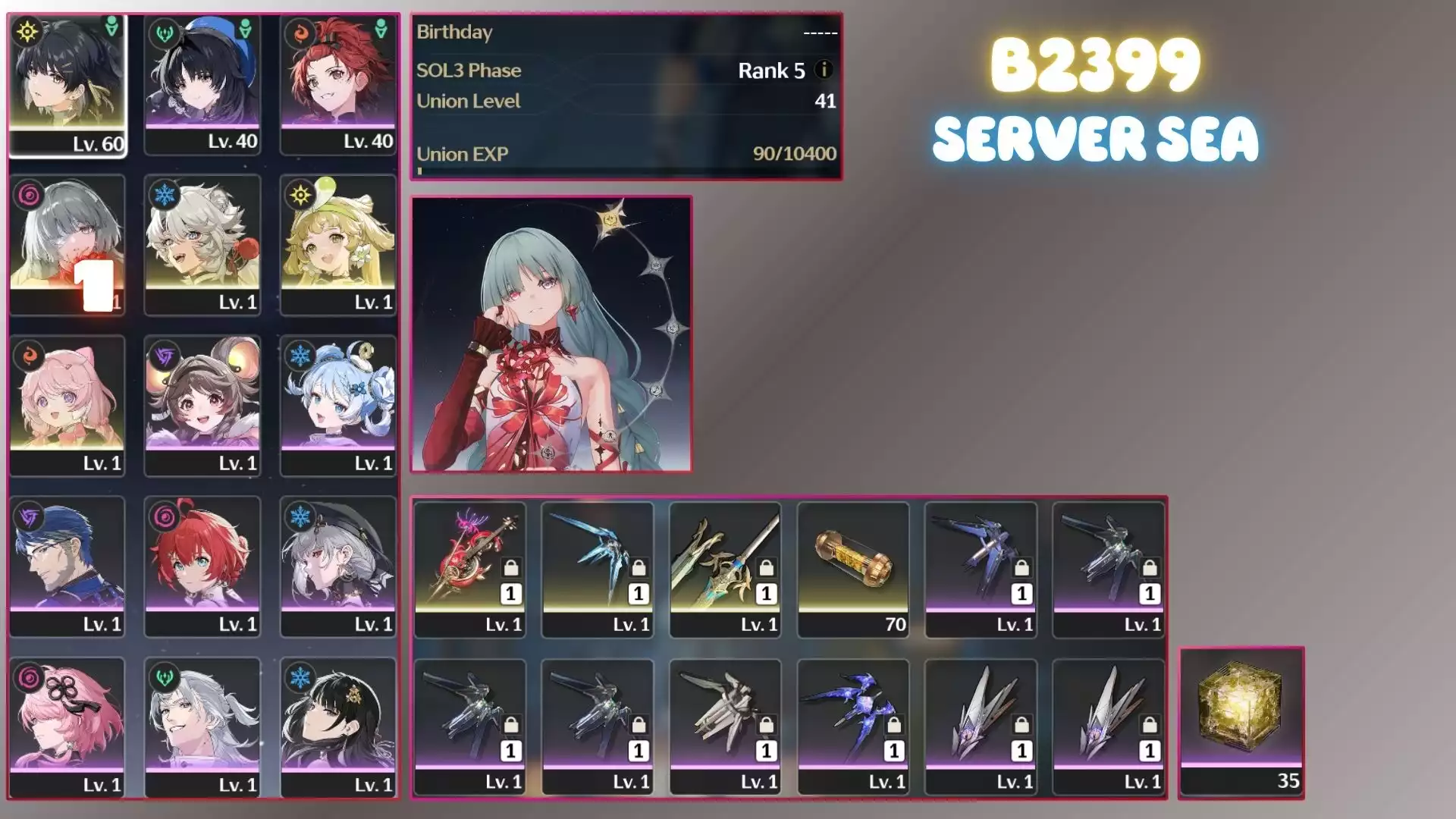Choose the blue beret girl at Lv. 40

click(x=202, y=83)
